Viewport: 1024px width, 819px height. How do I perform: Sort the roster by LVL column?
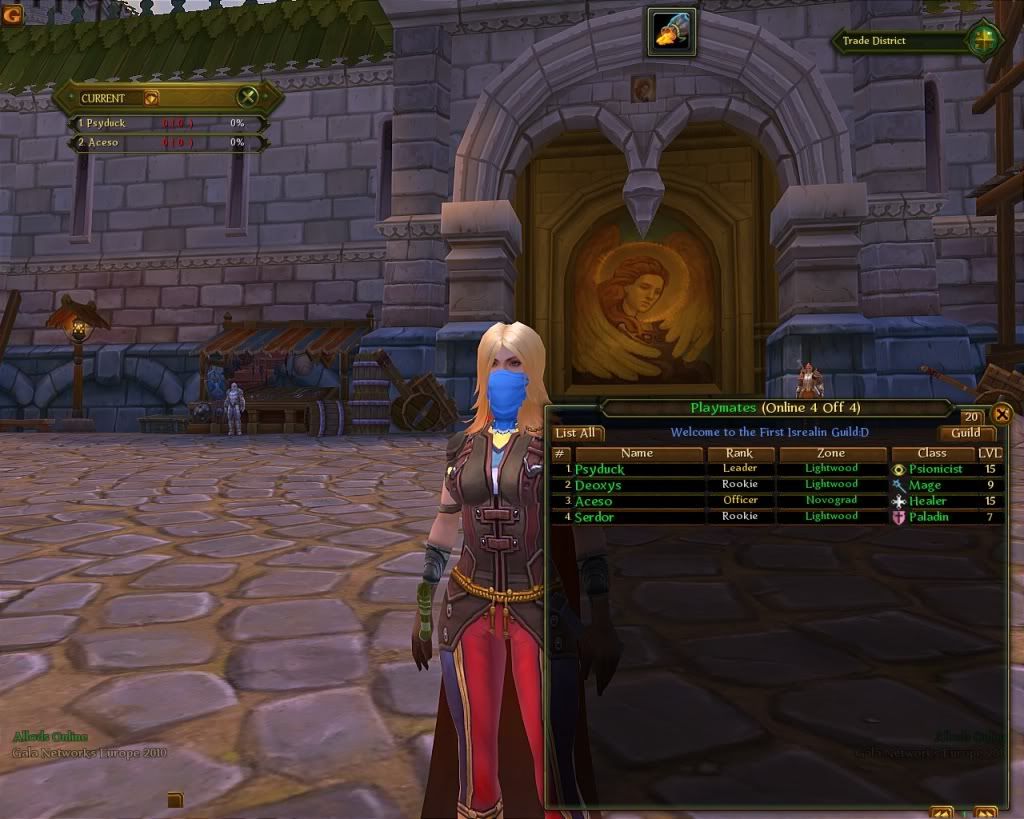coord(988,454)
